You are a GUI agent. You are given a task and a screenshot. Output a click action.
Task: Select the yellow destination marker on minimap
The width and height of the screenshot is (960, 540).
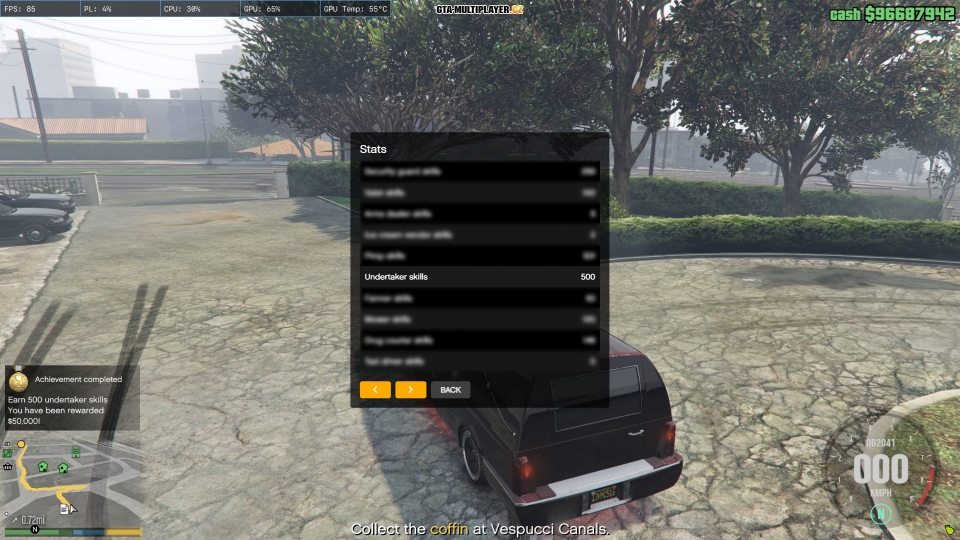pos(21,444)
